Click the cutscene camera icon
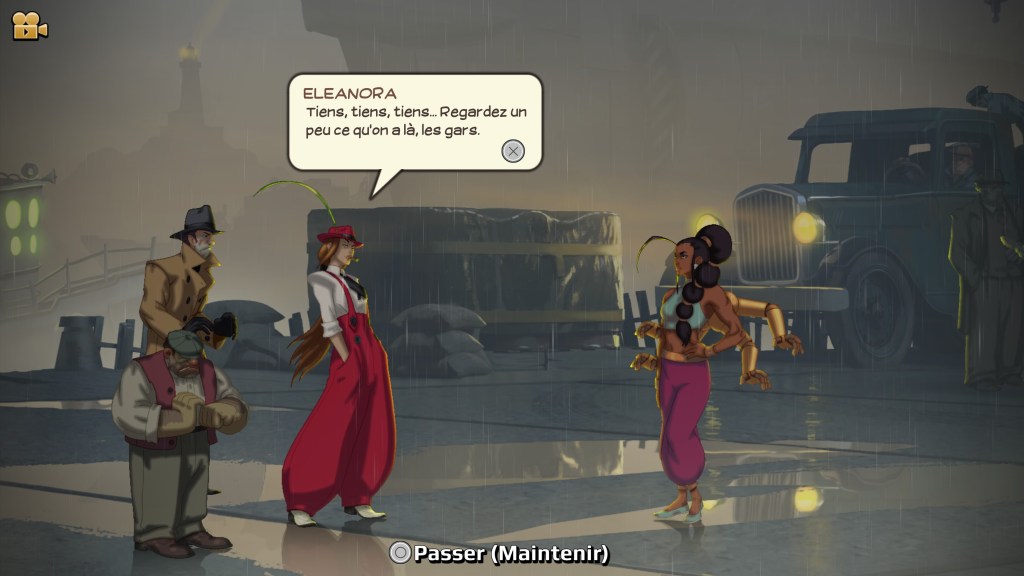This screenshot has width=1024, height=576. pyautogui.click(x=29, y=26)
